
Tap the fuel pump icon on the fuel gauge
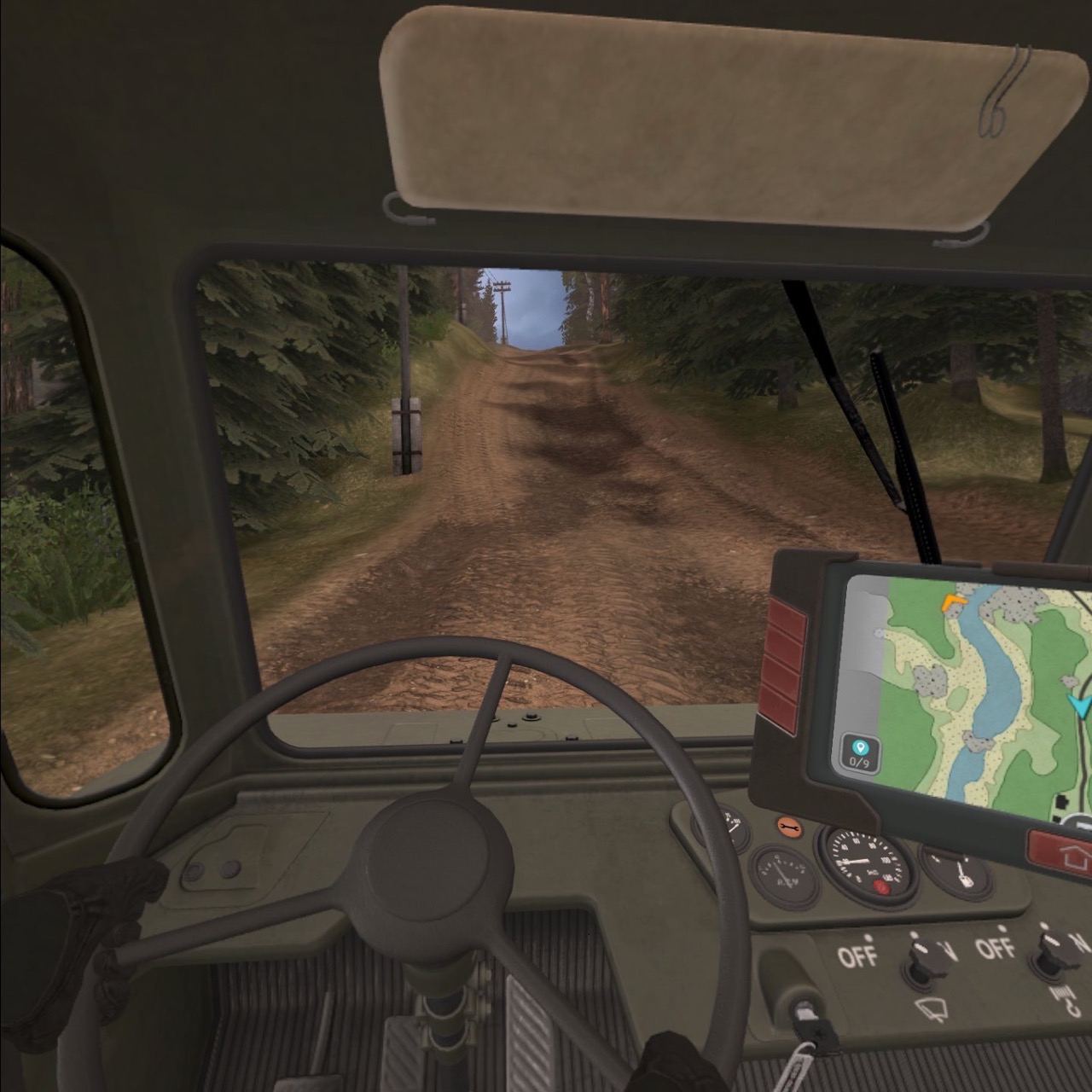[x=966, y=874]
